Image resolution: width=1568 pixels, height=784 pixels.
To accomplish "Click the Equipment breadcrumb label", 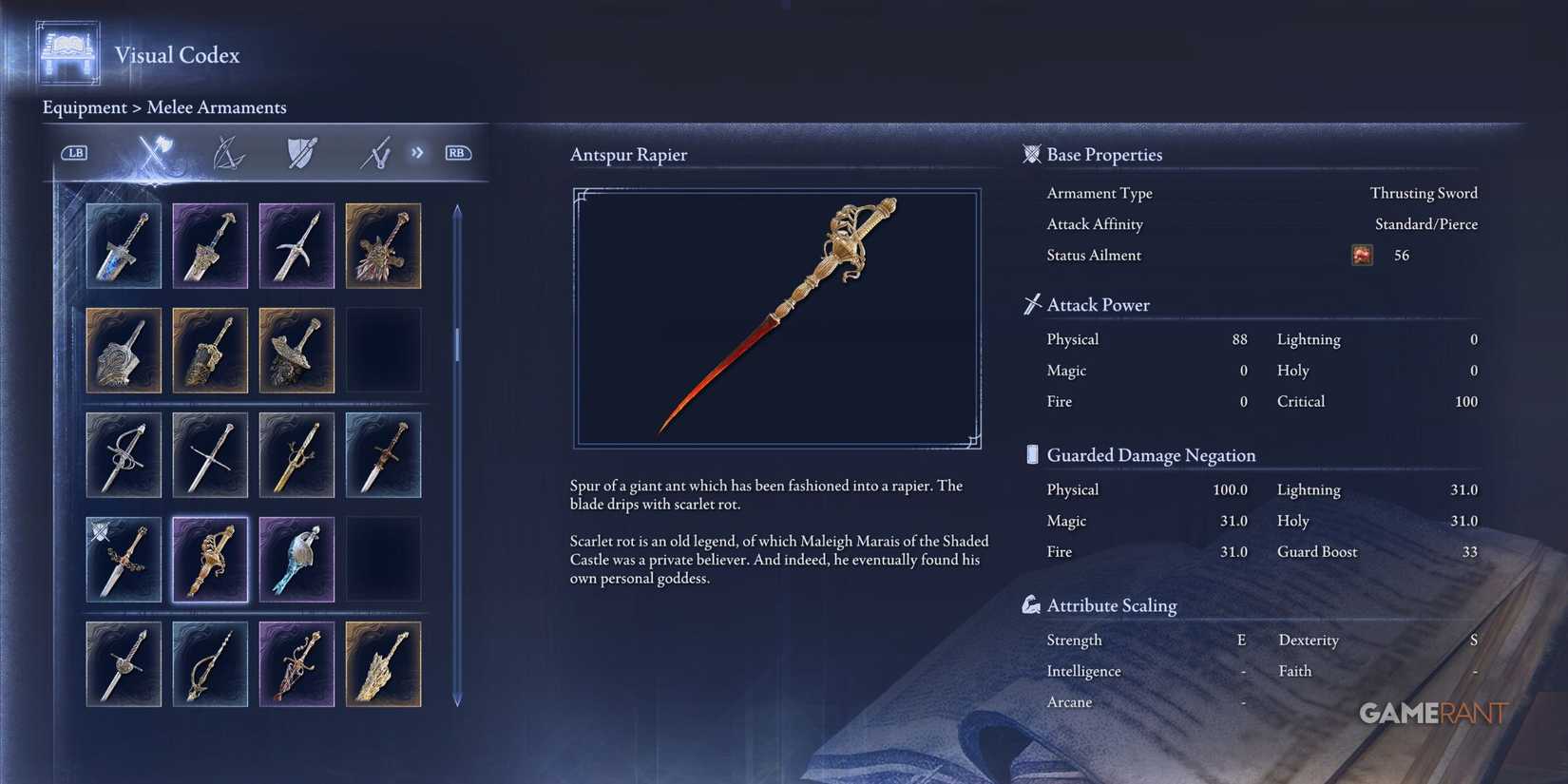I will coord(85,107).
